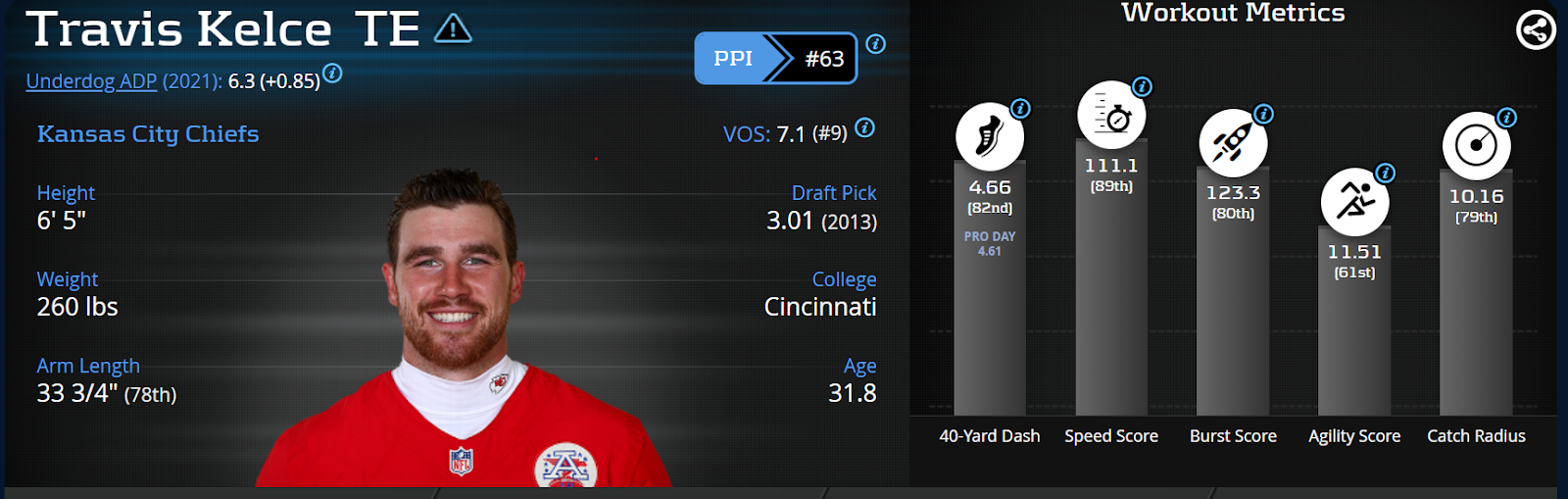The width and height of the screenshot is (1568, 499).
Task: Open Speed Score info icon
Action: [x=1142, y=86]
